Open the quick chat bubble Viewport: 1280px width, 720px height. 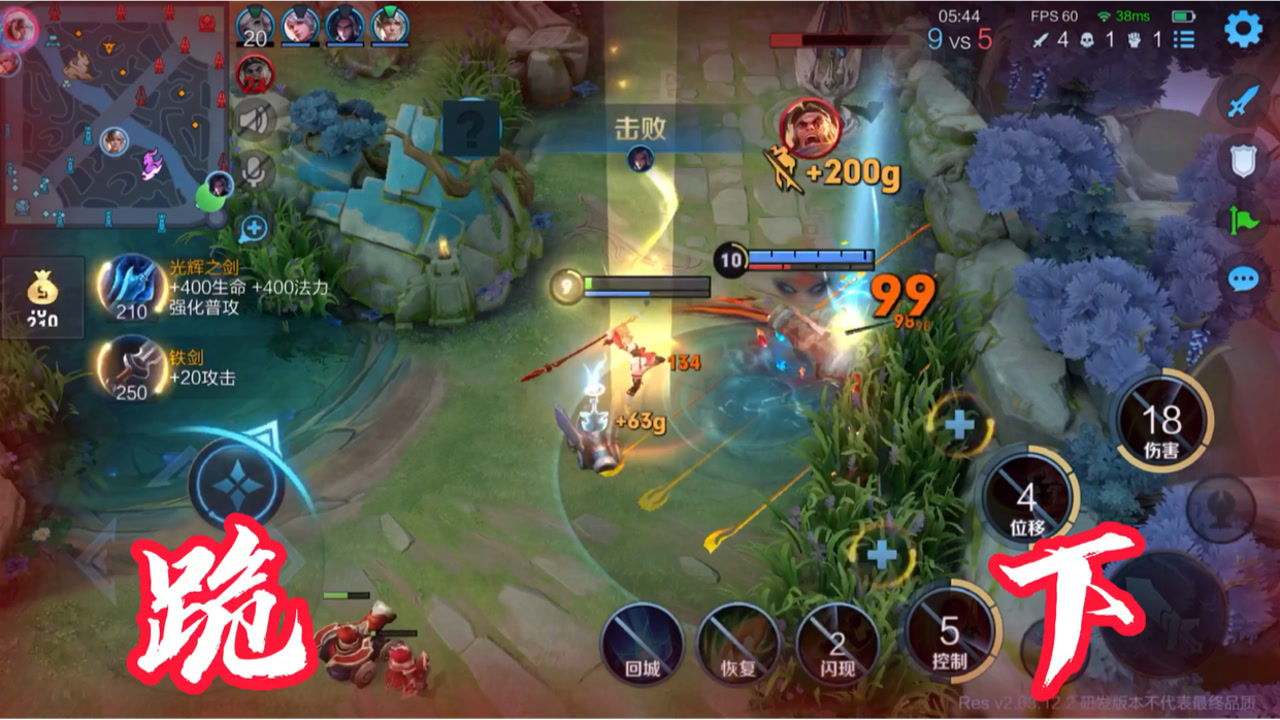tap(1243, 278)
